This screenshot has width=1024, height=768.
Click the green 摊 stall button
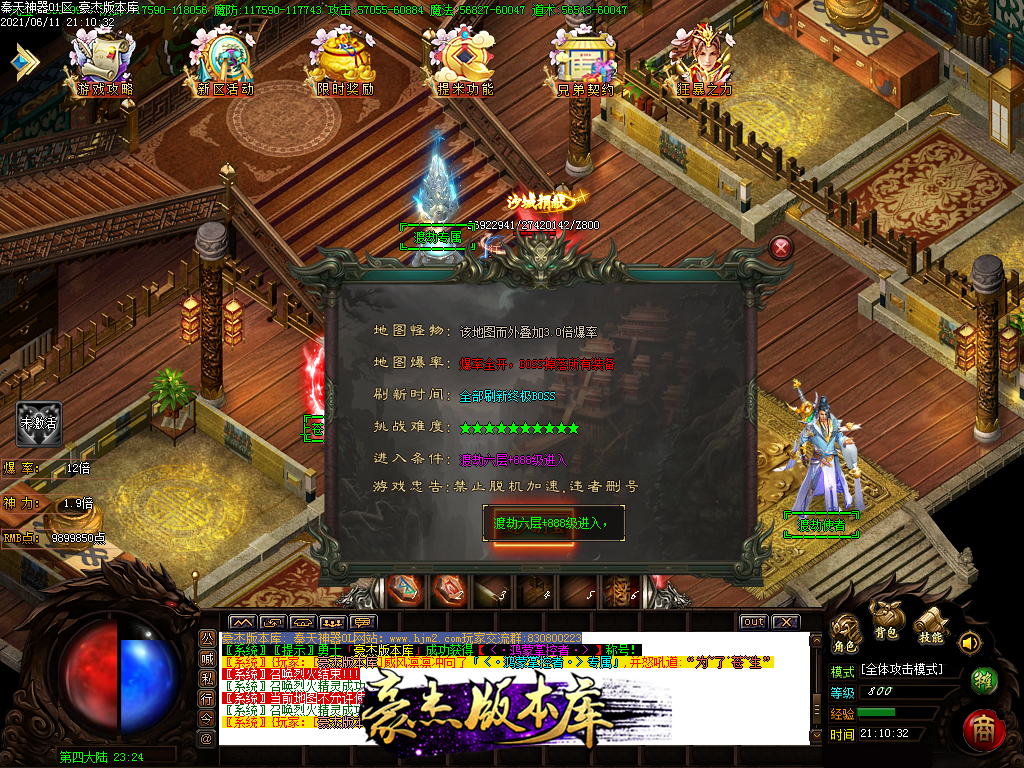tap(984, 681)
